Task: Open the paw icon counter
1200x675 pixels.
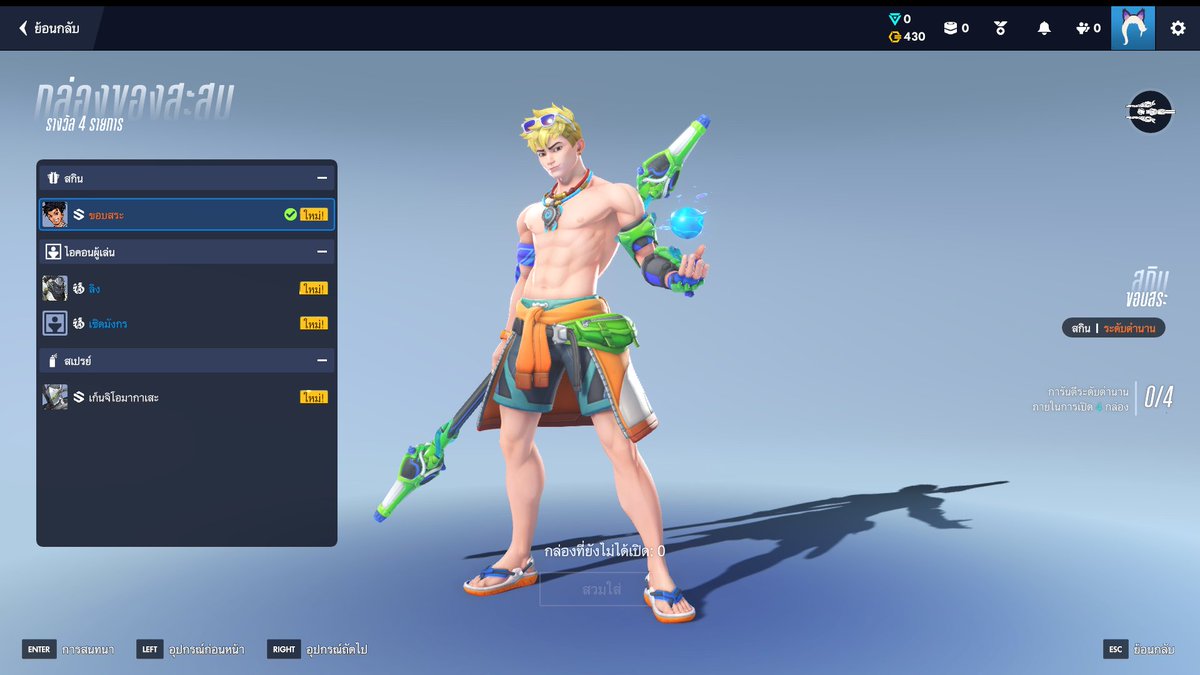Action: click(1088, 28)
